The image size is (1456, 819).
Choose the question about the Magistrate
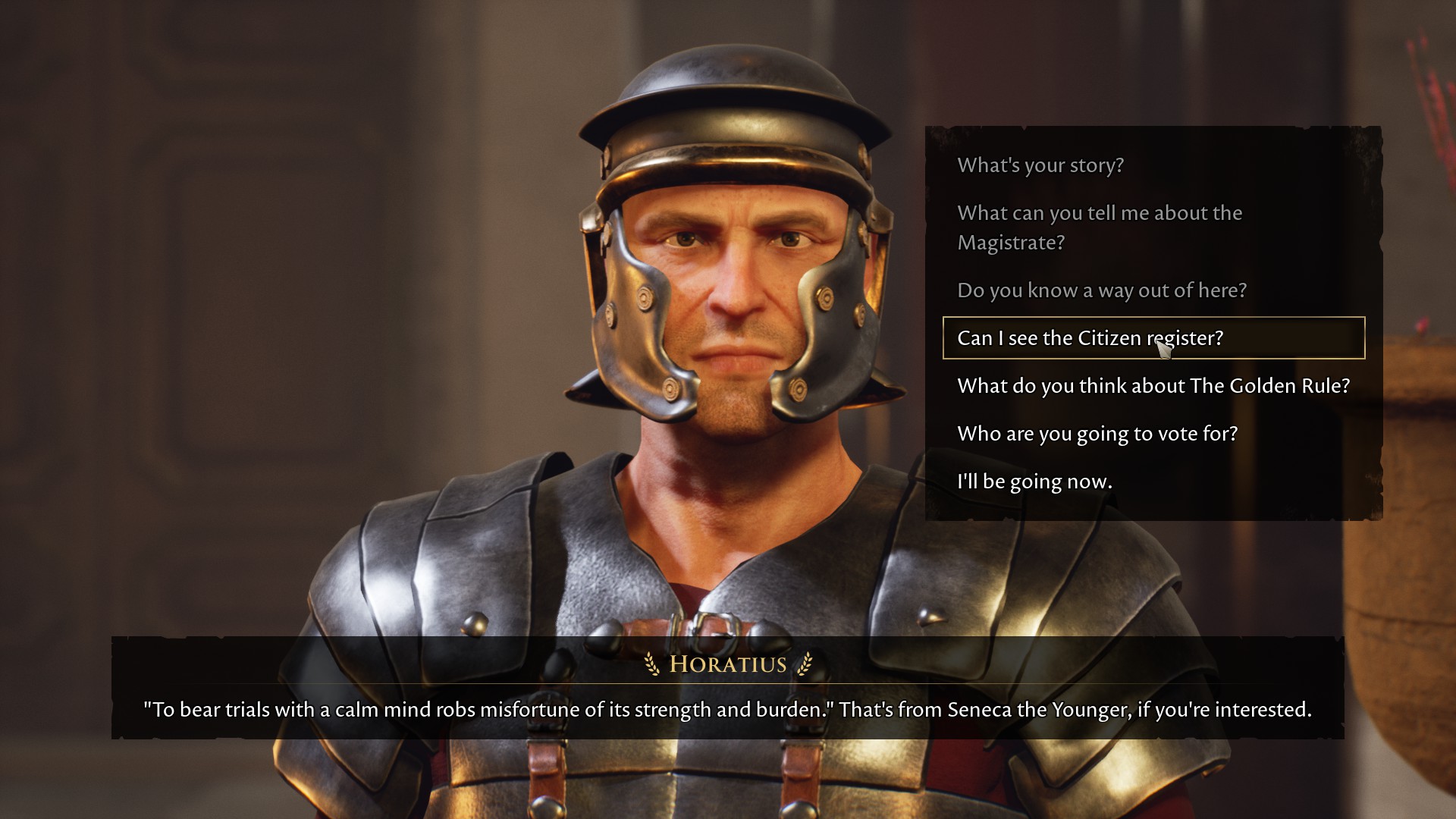(1099, 227)
